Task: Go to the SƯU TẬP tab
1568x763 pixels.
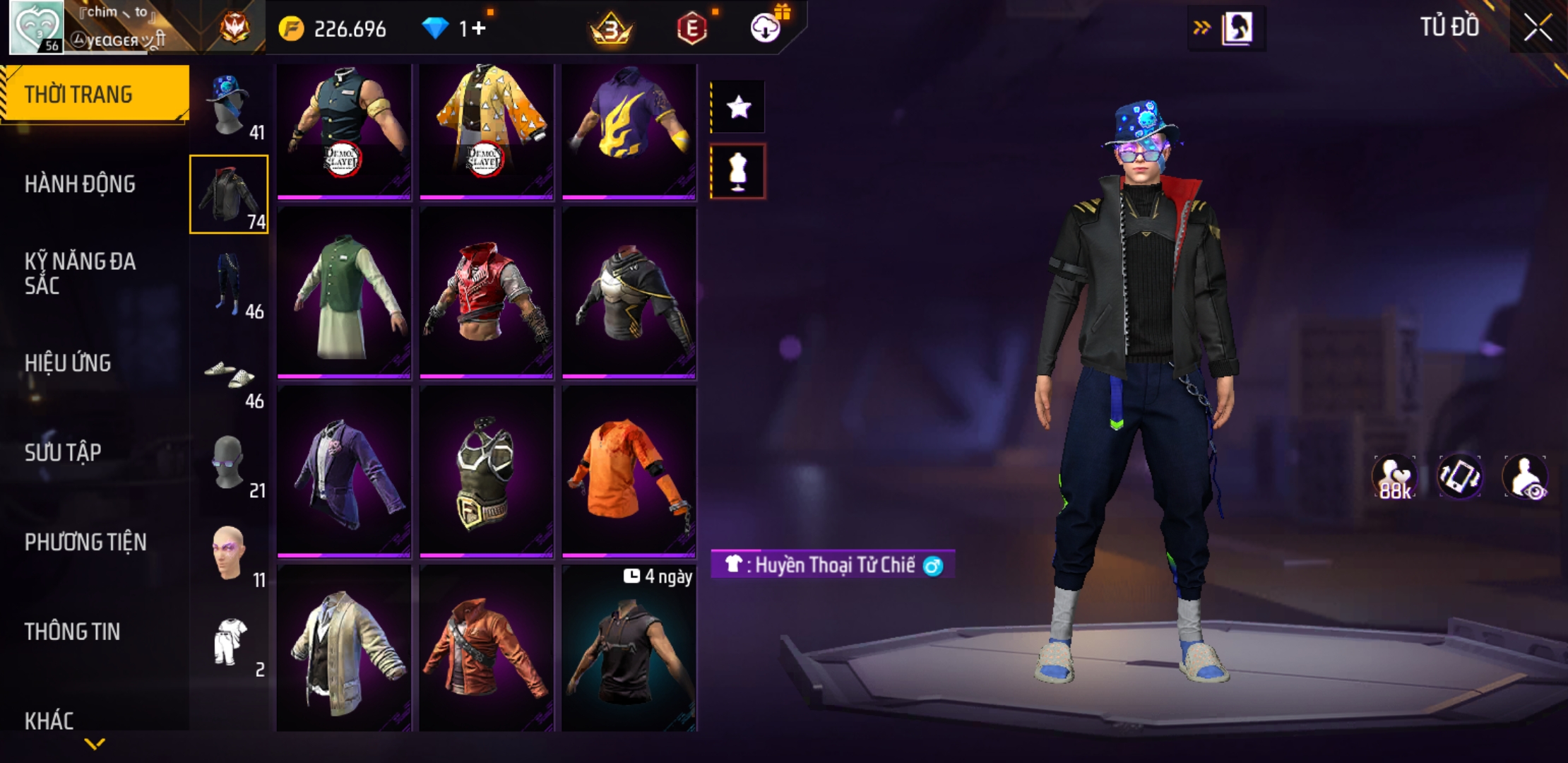Action: (x=63, y=452)
